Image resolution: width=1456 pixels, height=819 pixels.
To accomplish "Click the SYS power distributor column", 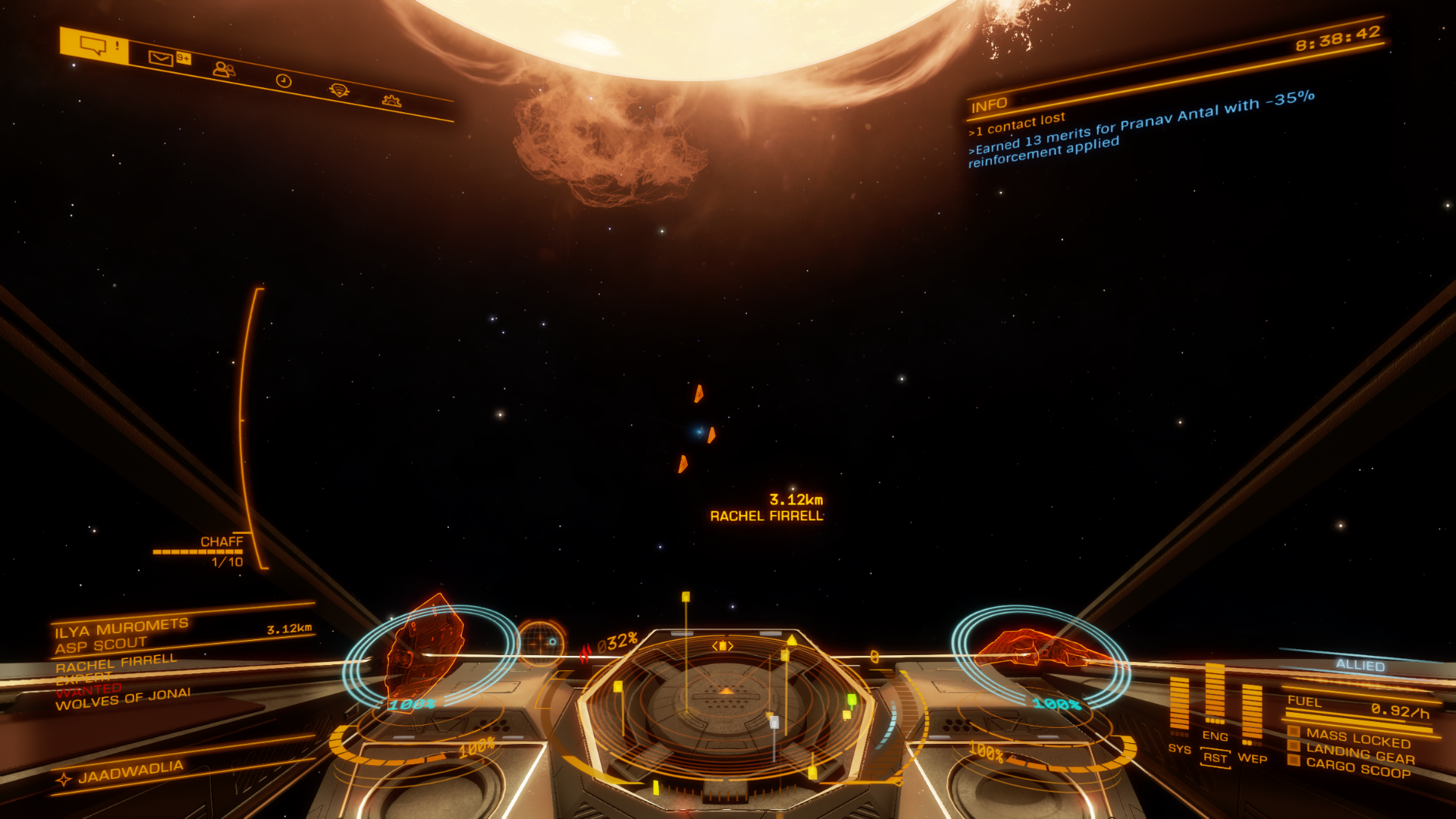I will [1179, 705].
